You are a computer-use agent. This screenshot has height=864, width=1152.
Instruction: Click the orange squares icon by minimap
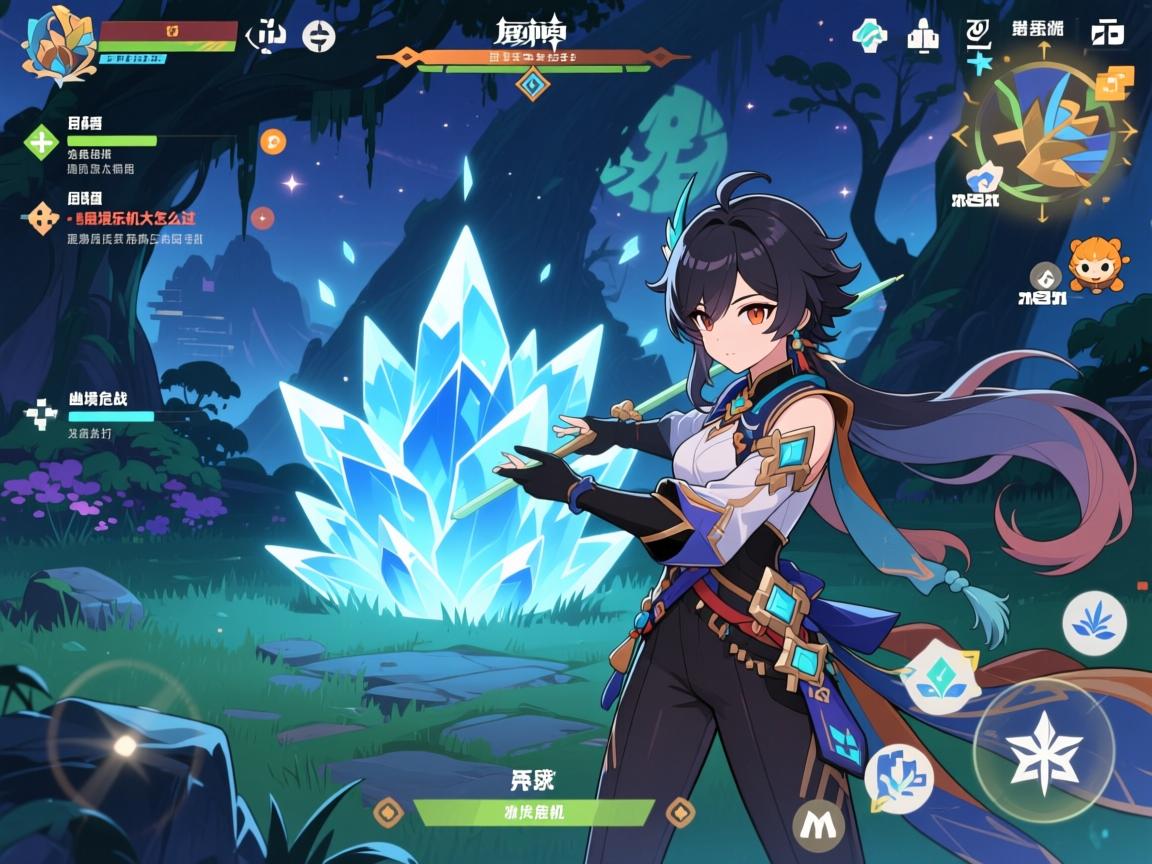coord(1115,82)
